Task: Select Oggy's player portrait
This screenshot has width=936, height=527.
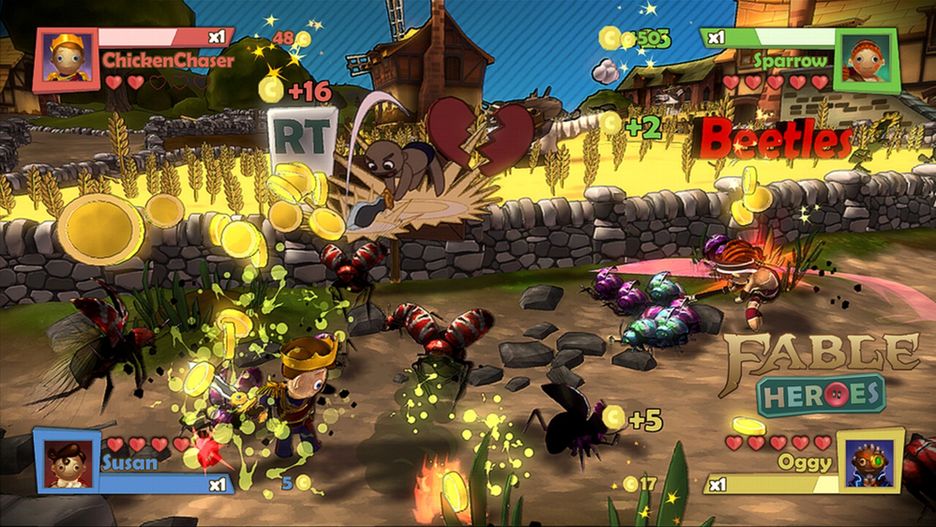Action: point(867,461)
